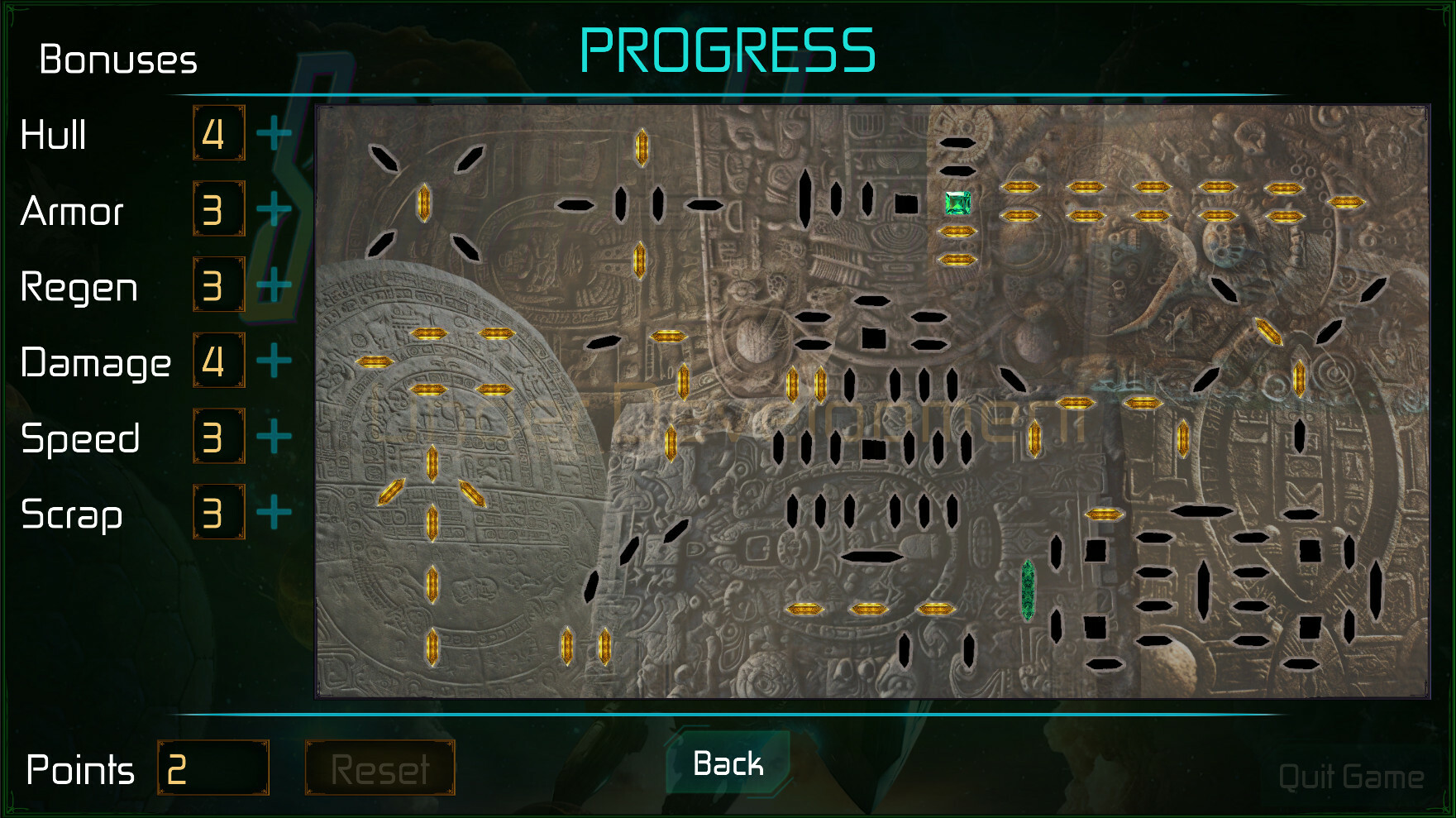Select the middle gold gem of the three-gem bottom row
1456x818 pixels.
[x=868, y=608]
